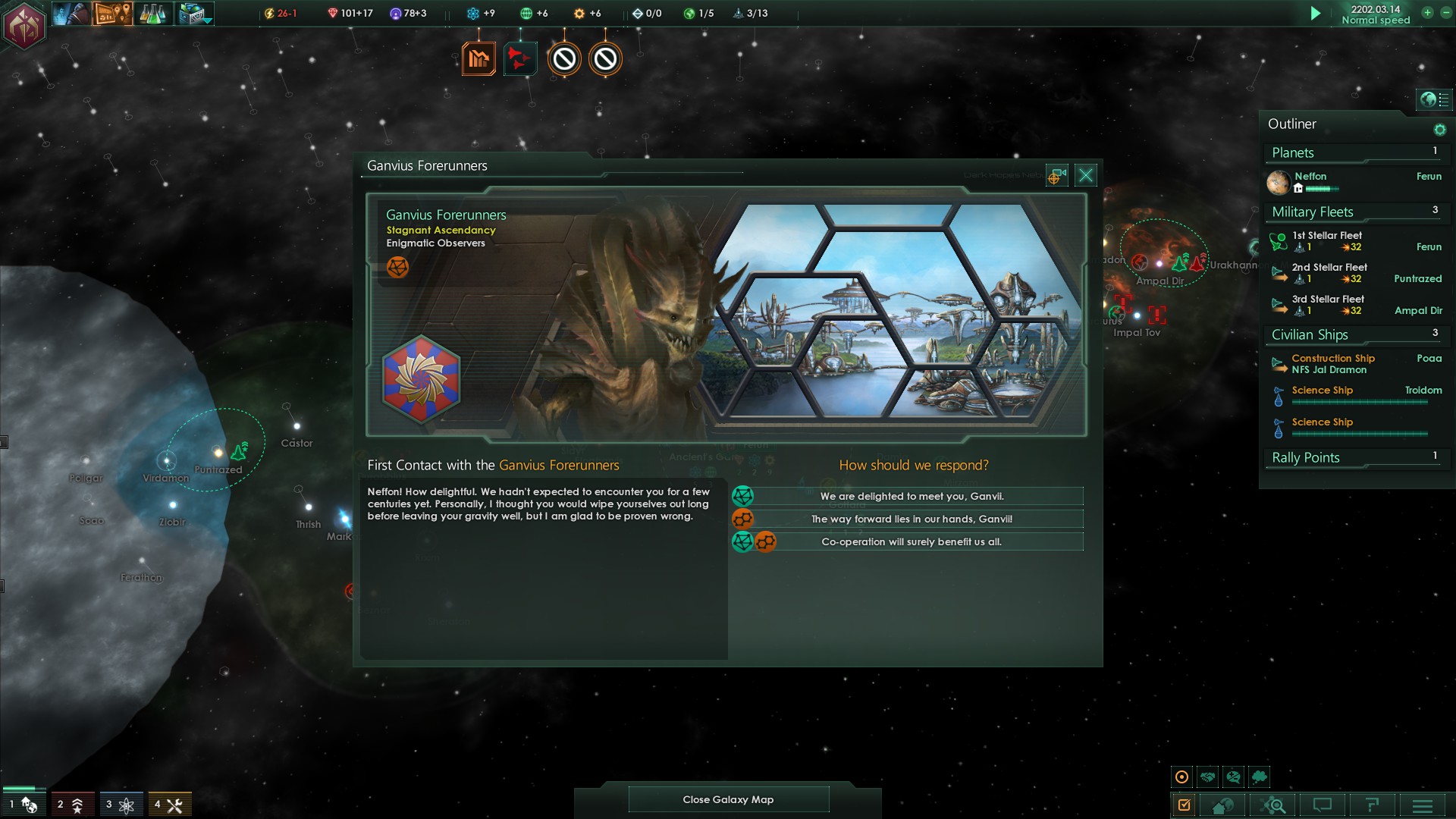Increase game speed with plus button

(x=1426, y=13)
